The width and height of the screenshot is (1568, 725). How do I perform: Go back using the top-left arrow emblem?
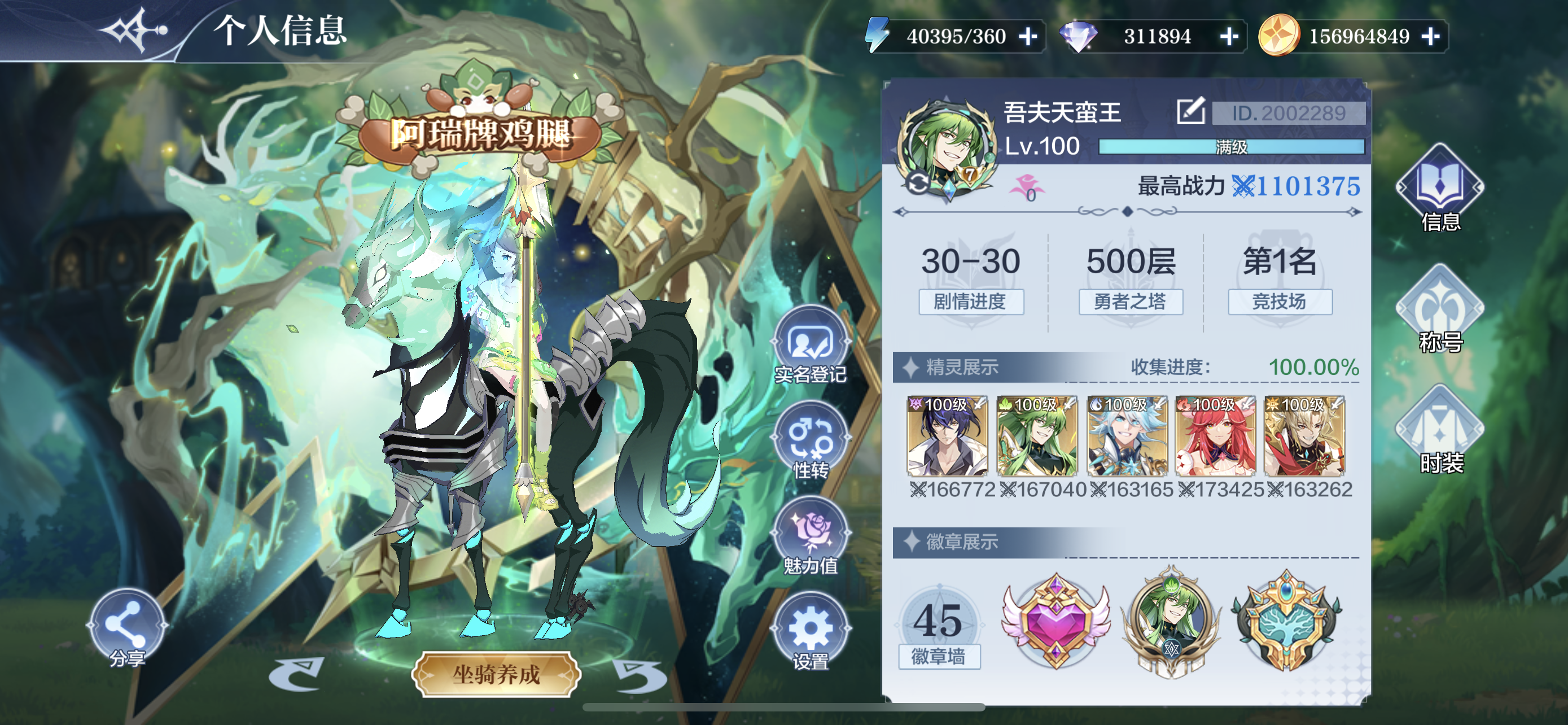pyautogui.click(x=134, y=29)
